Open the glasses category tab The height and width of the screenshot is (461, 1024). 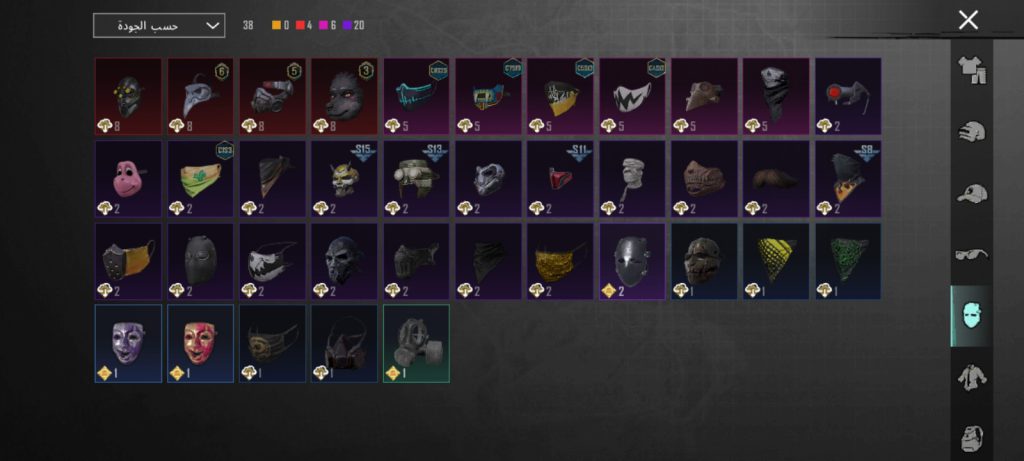(971, 254)
